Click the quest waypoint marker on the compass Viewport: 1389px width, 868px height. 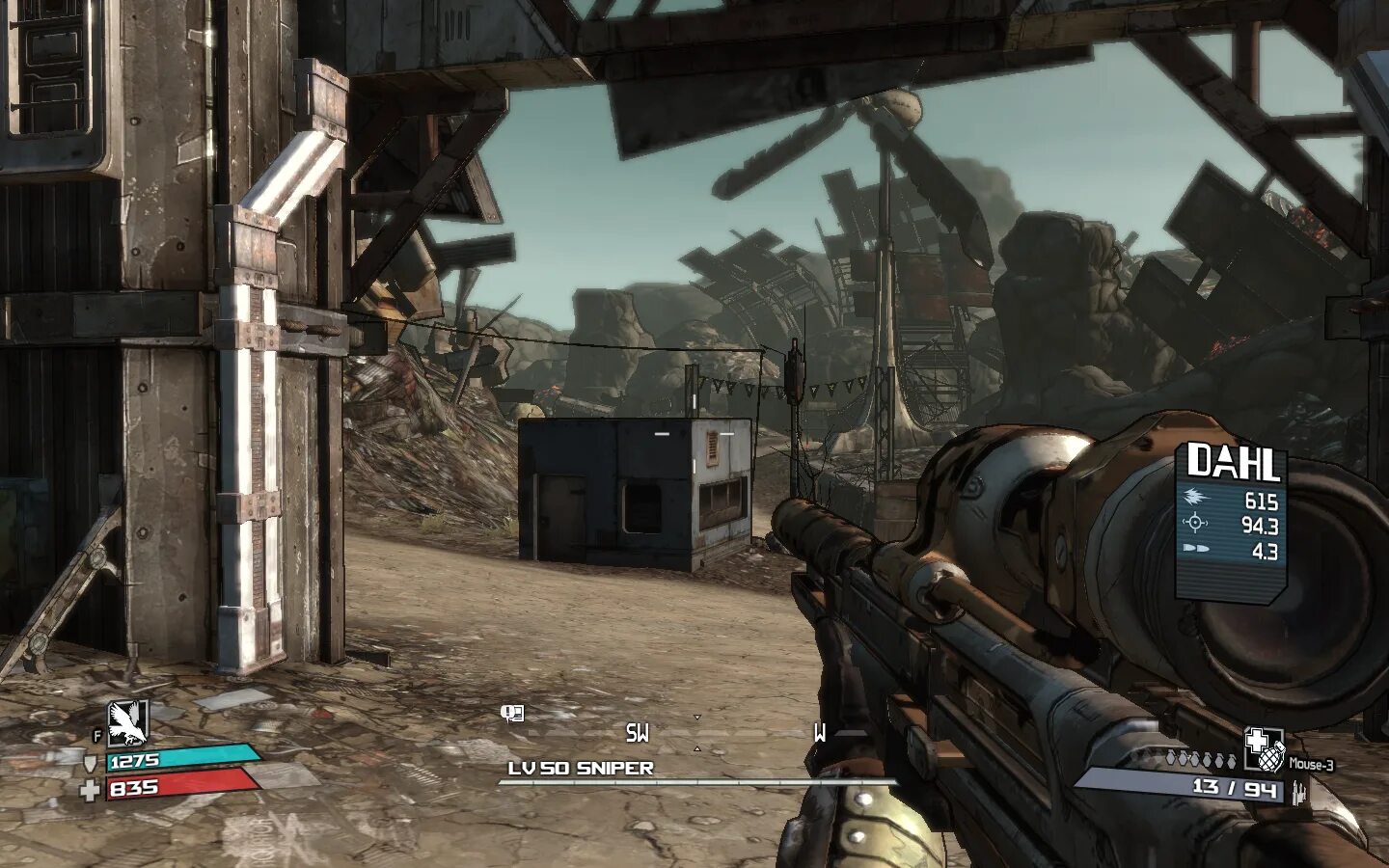pos(511,714)
